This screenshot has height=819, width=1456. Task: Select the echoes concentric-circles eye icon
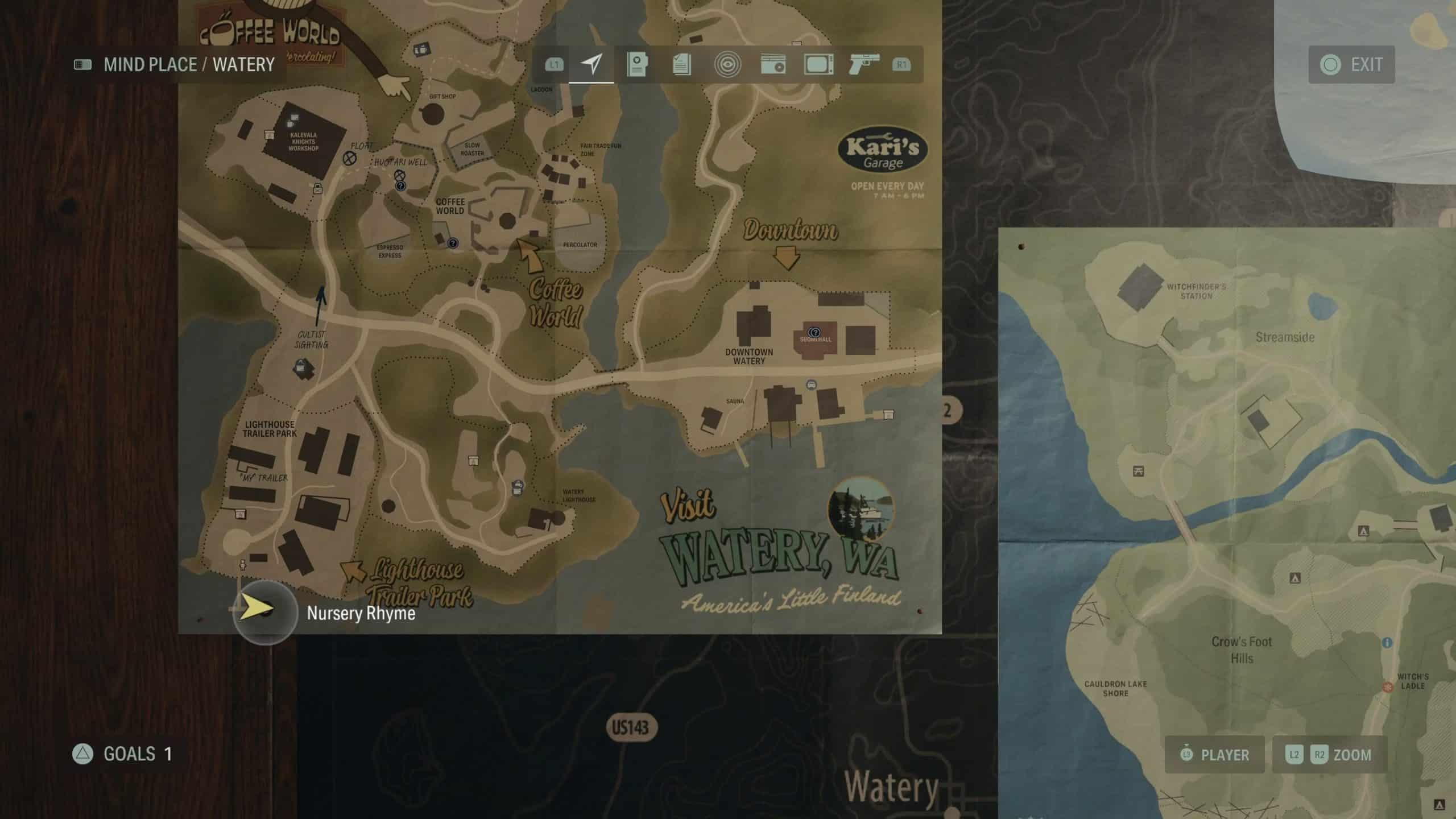(x=728, y=64)
